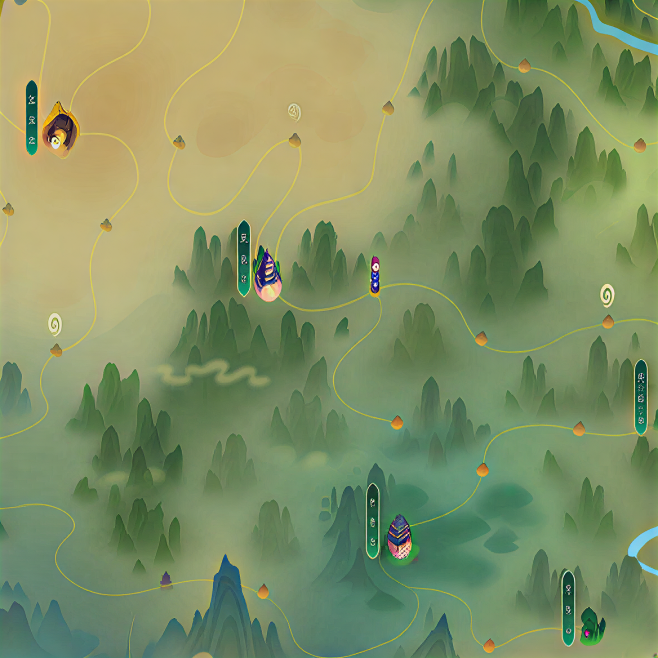This screenshot has width=658, height=658.
Task: Select the golden cave location marker
Action: (60, 130)
